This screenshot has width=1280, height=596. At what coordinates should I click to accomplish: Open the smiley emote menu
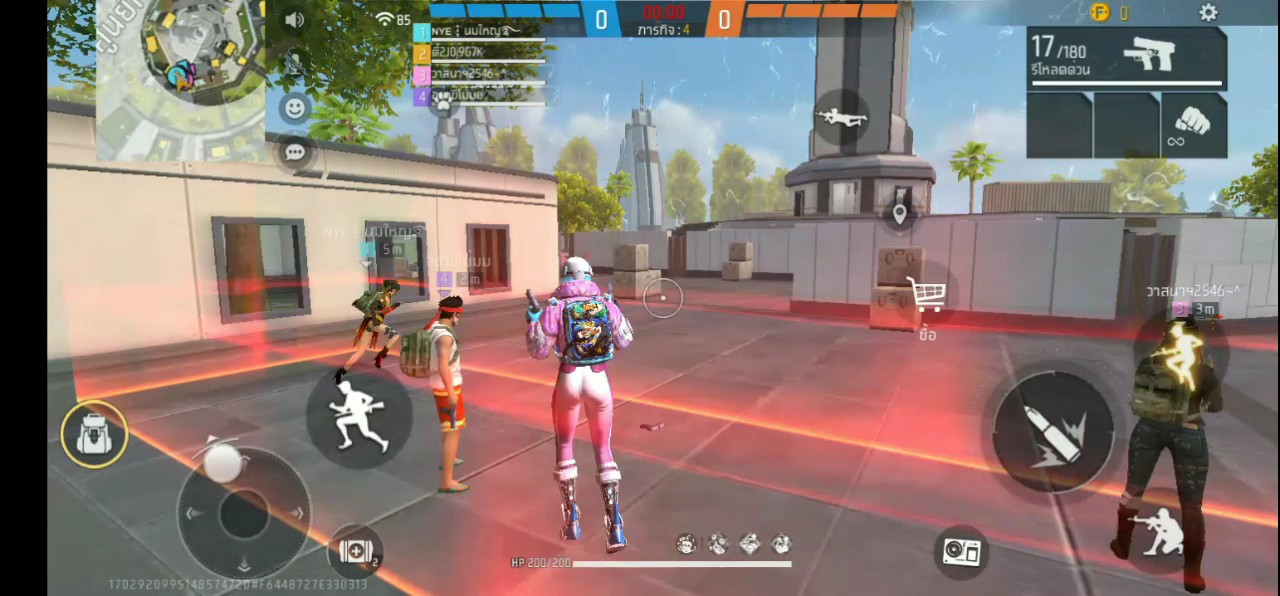click(x=294, y=107)
